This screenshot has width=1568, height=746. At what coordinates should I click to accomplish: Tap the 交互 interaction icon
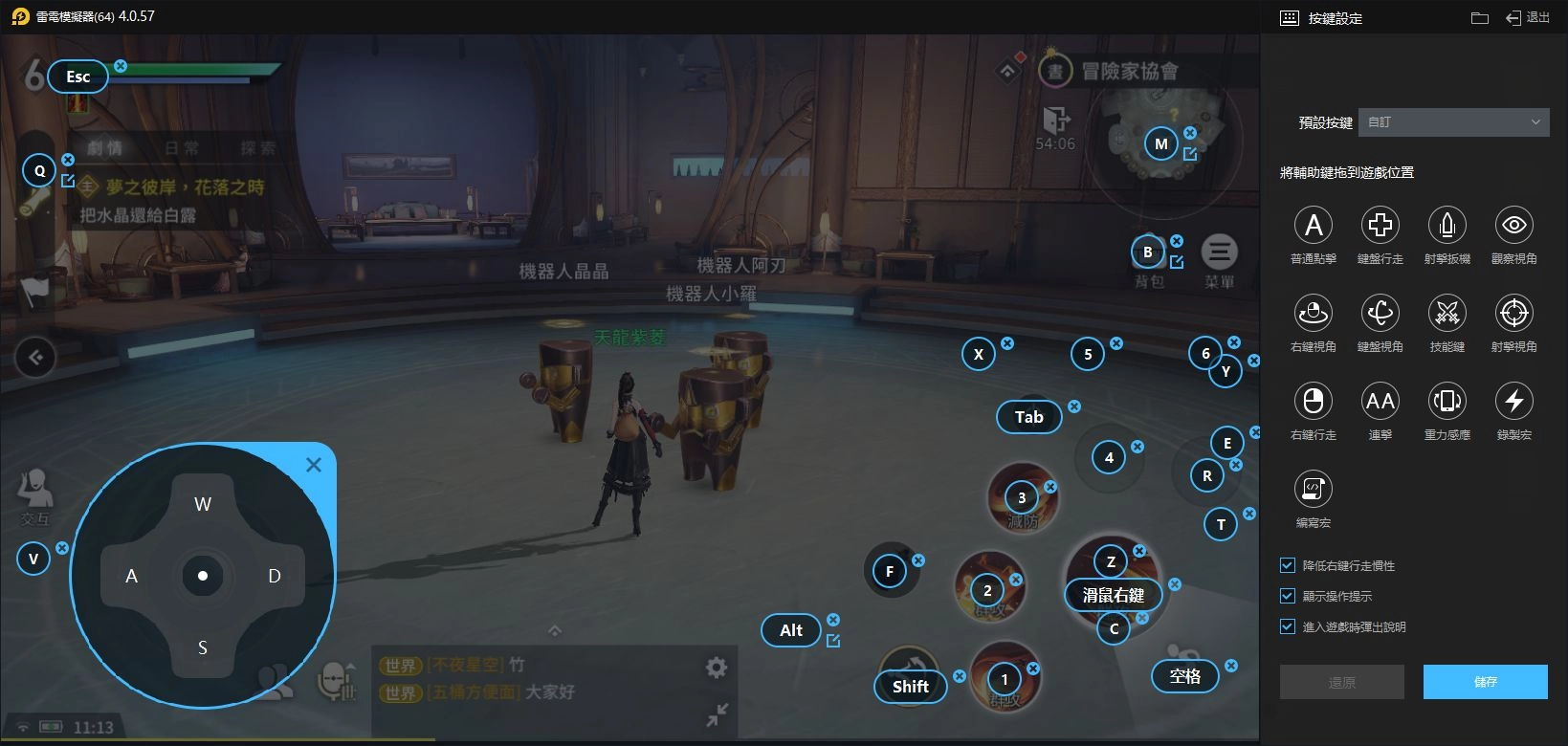click(x=34, y=494)
